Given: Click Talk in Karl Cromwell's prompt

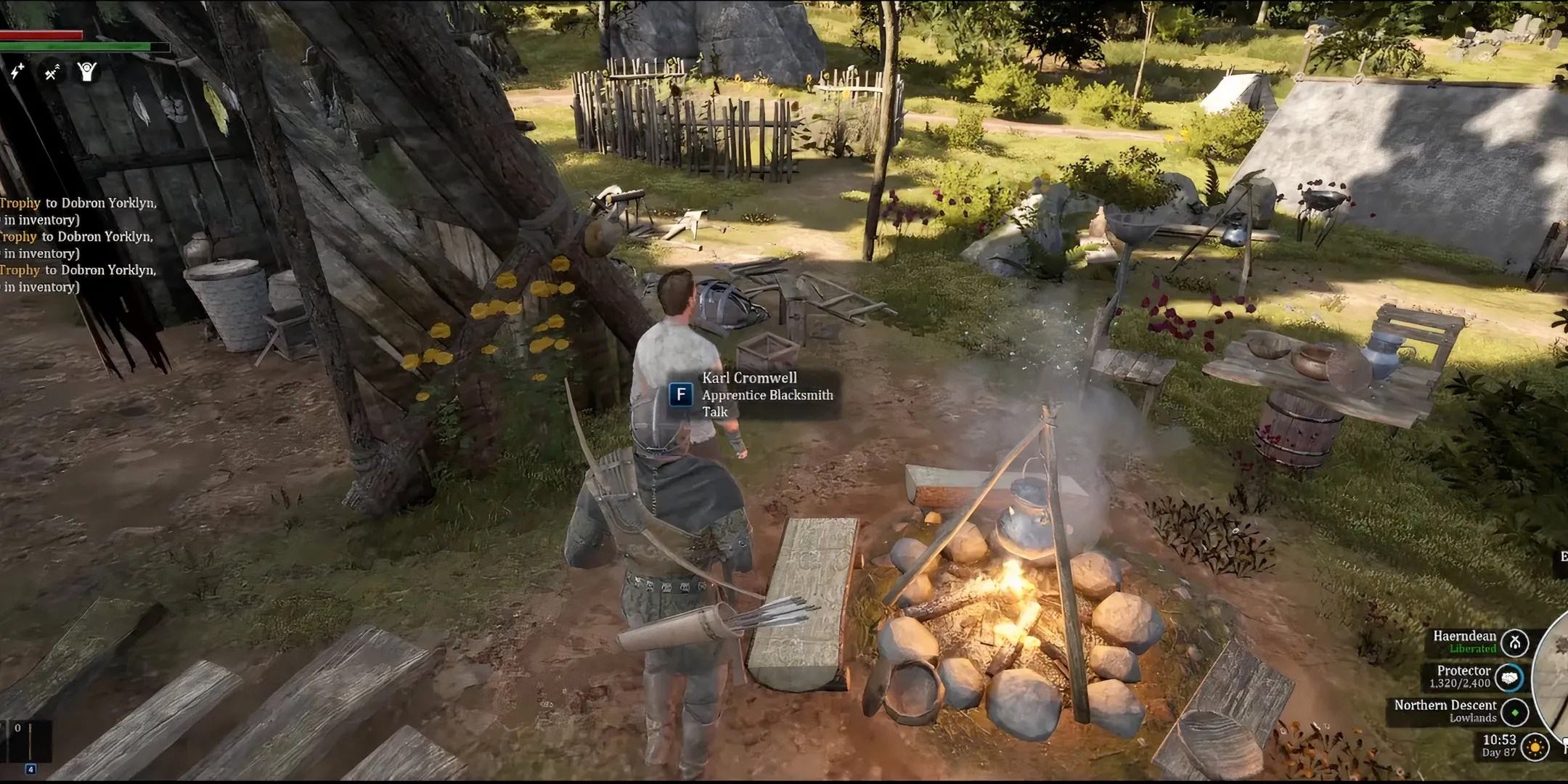Looking at the screenshot, I should pyautogui.click(x=715, y=412).
